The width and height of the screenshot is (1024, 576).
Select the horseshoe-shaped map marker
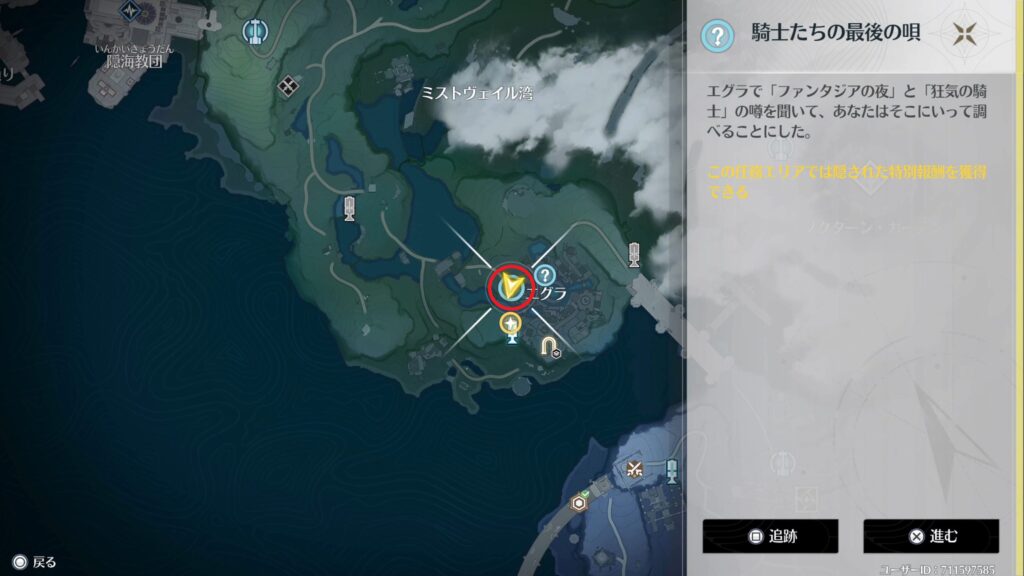(550, 346)
